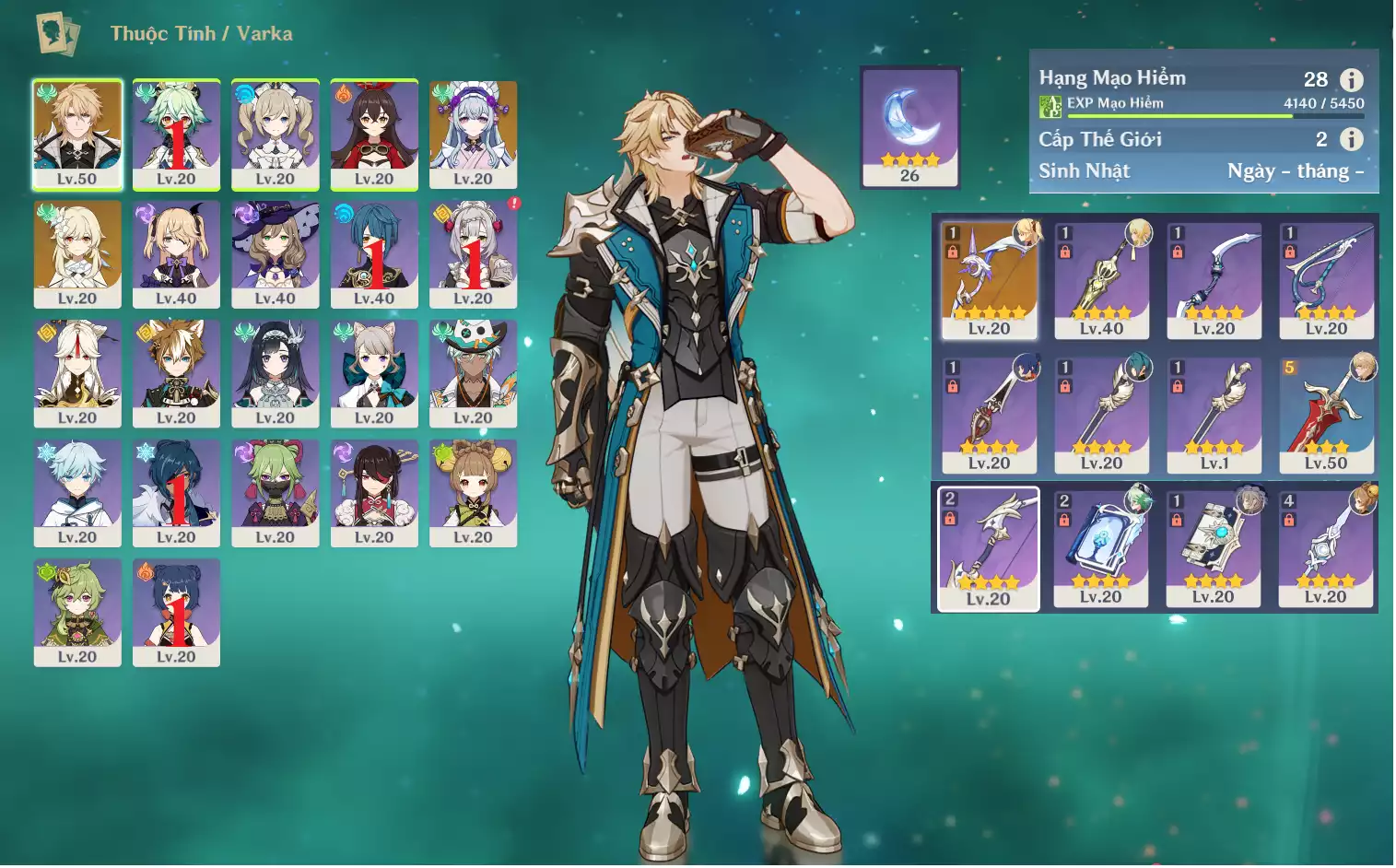
Task: Select the blue catalyst book slot
Action: pos(1101,549)
